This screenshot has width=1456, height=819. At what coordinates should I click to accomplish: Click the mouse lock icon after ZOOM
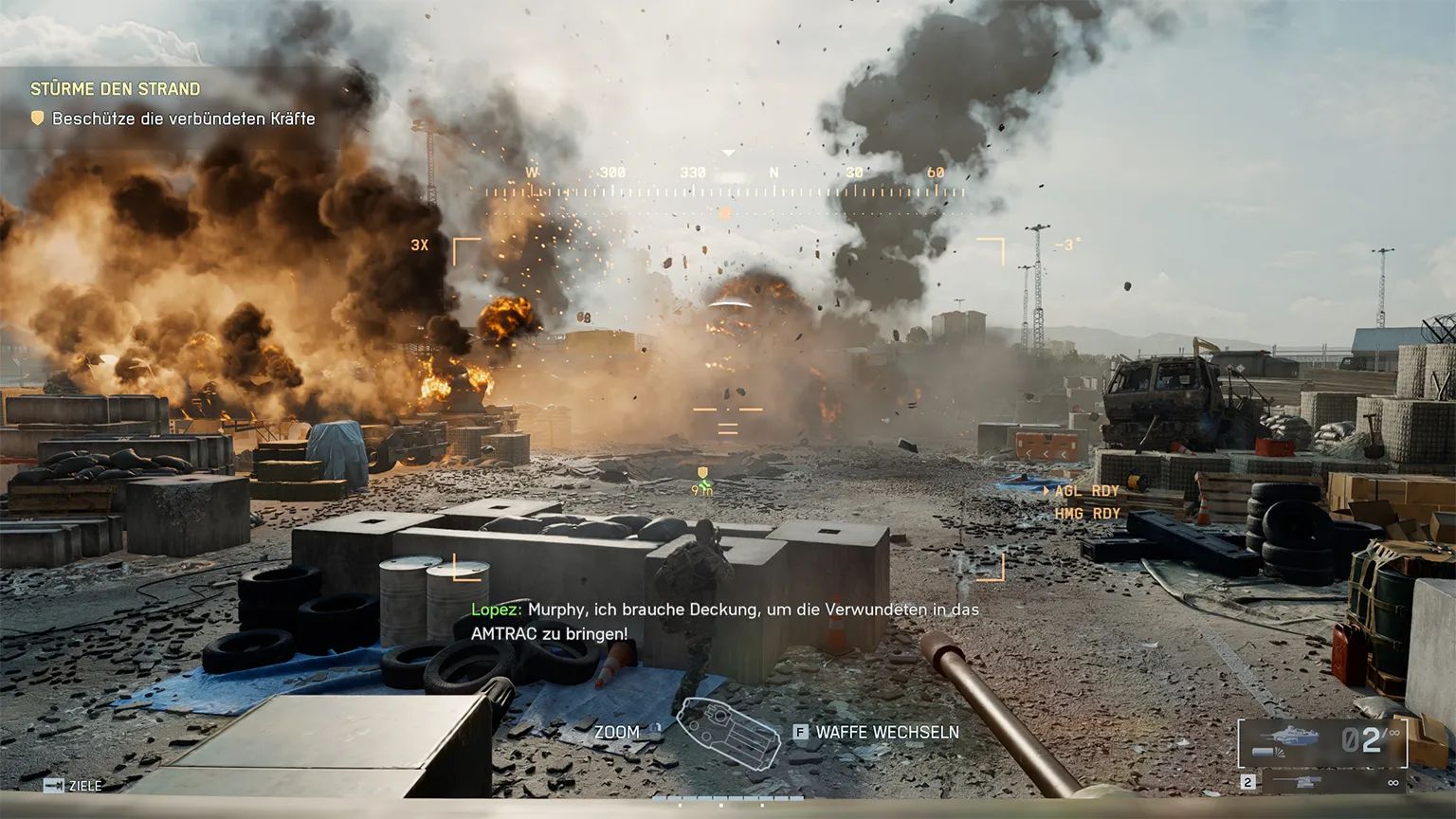click(656, 729)
